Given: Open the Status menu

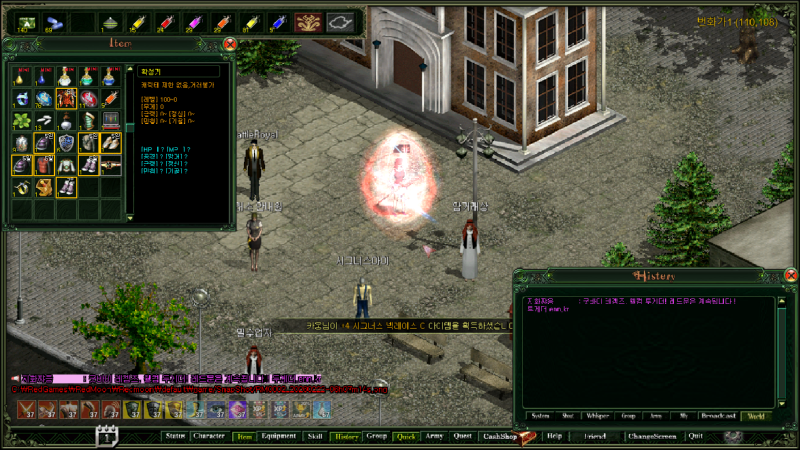Looking at the screenshot, I should coord(175,436).
